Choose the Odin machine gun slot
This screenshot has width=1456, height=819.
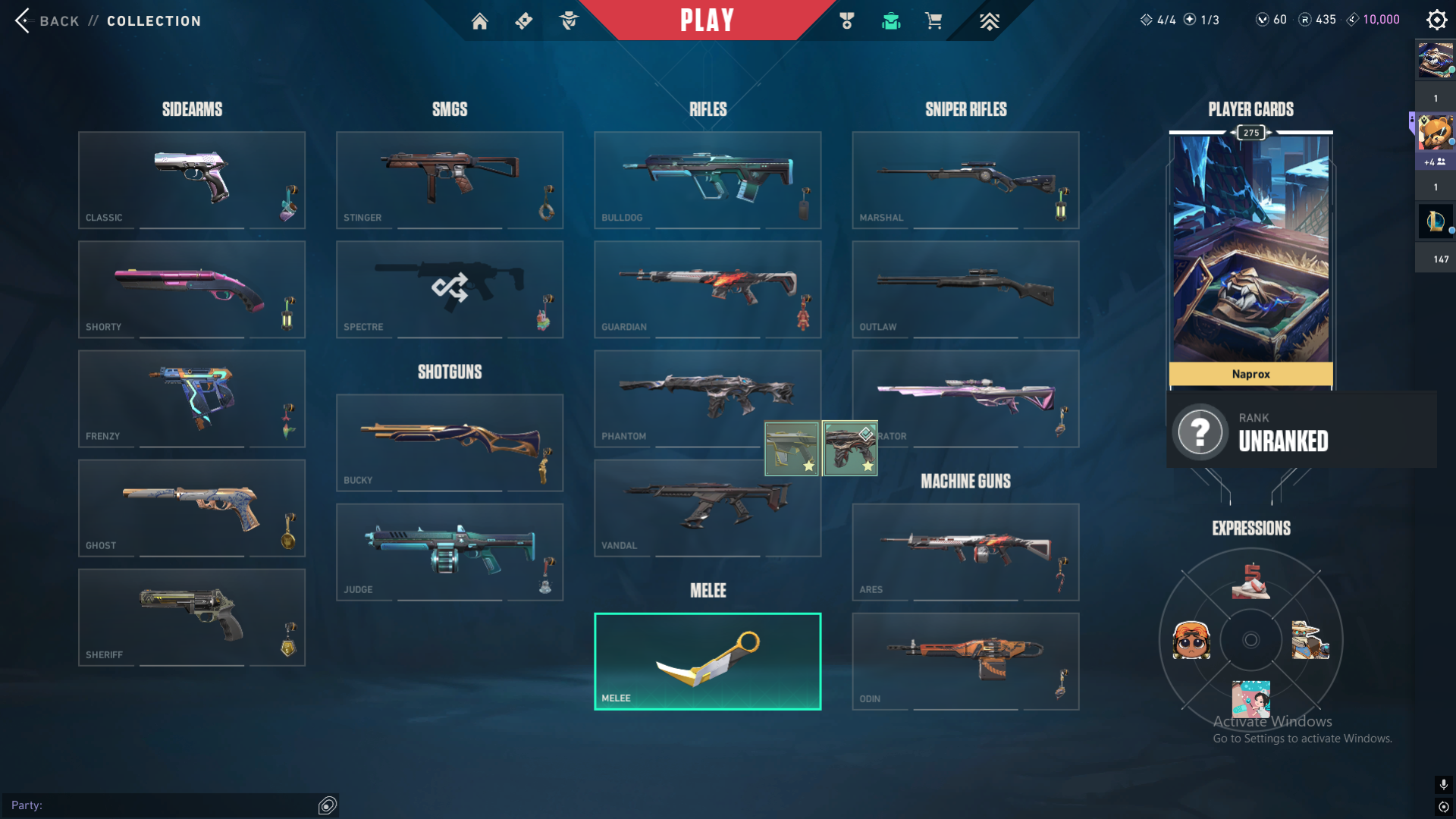pyautogui.click(x=965, y=661)
